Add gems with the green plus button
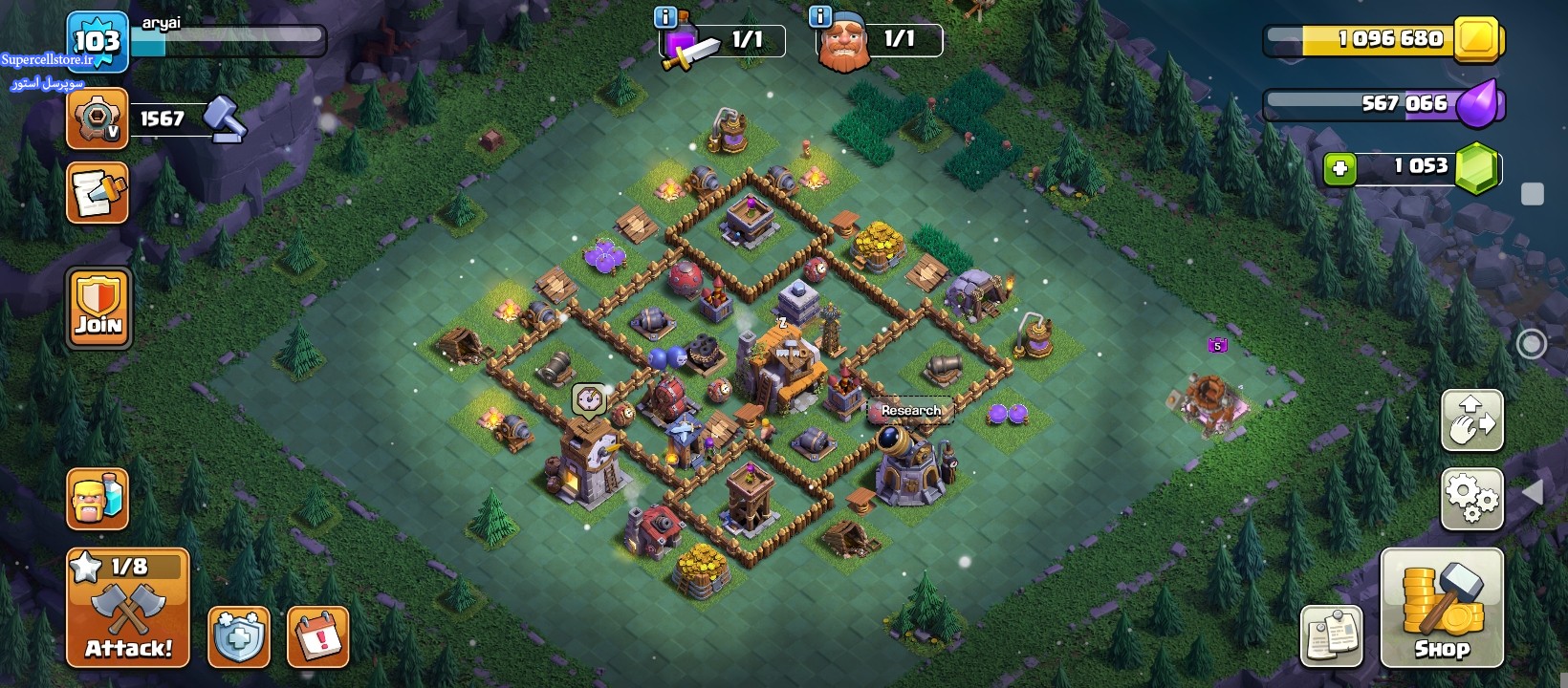 [1339, 169]
